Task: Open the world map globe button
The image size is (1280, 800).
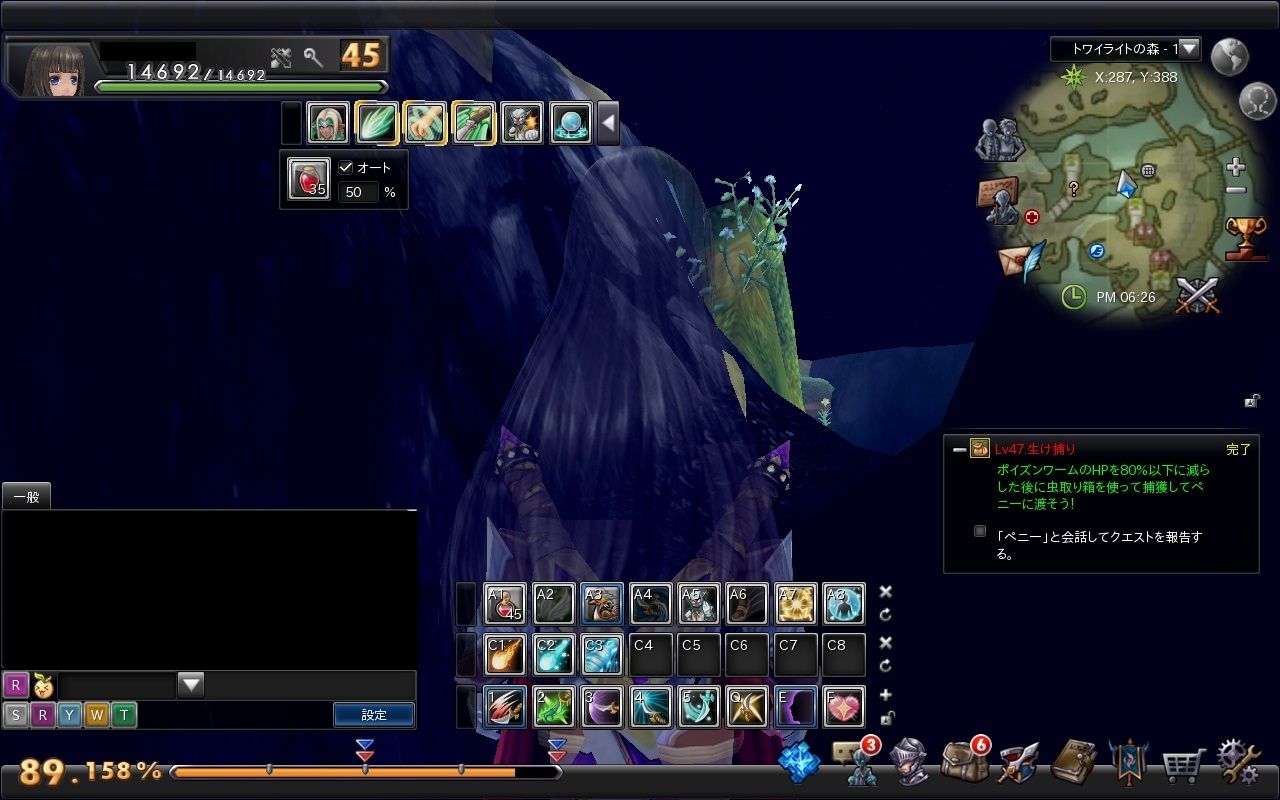Action: (1229, 57)
